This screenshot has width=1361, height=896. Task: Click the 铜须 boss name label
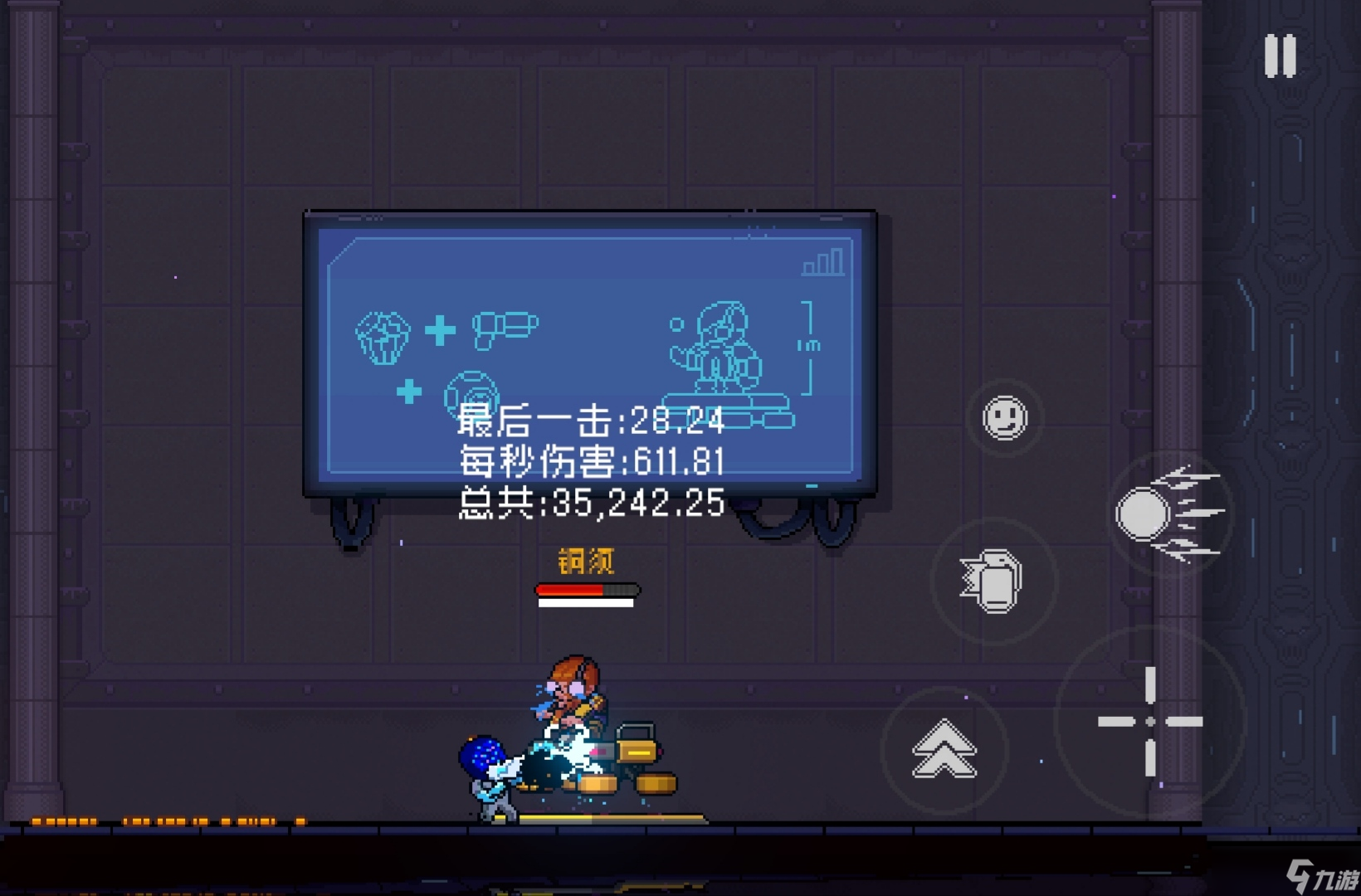[x=585, y=561]
